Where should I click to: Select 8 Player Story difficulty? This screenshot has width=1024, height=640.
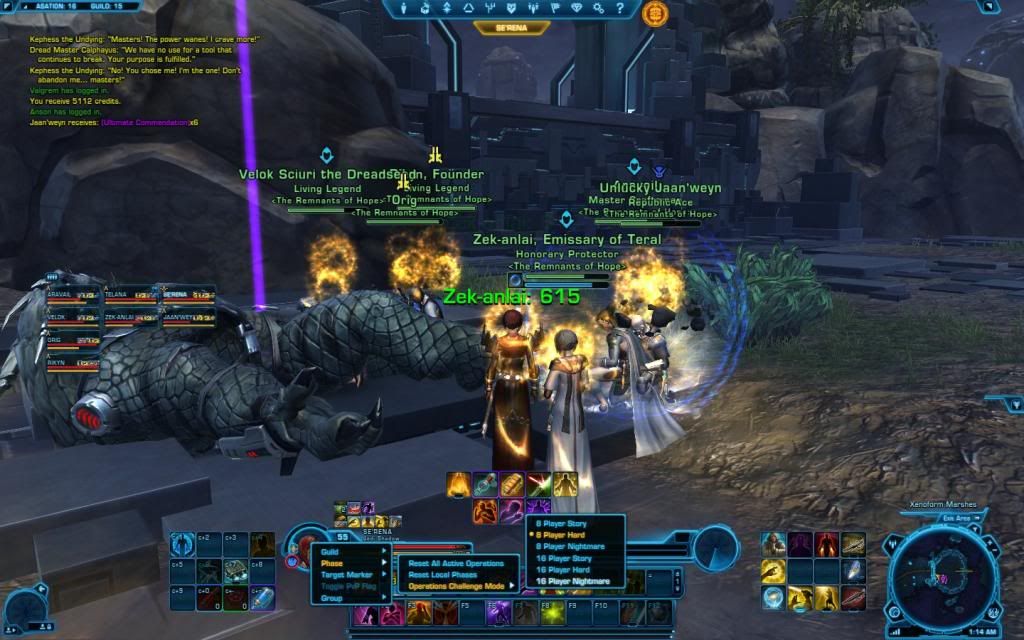575,524
